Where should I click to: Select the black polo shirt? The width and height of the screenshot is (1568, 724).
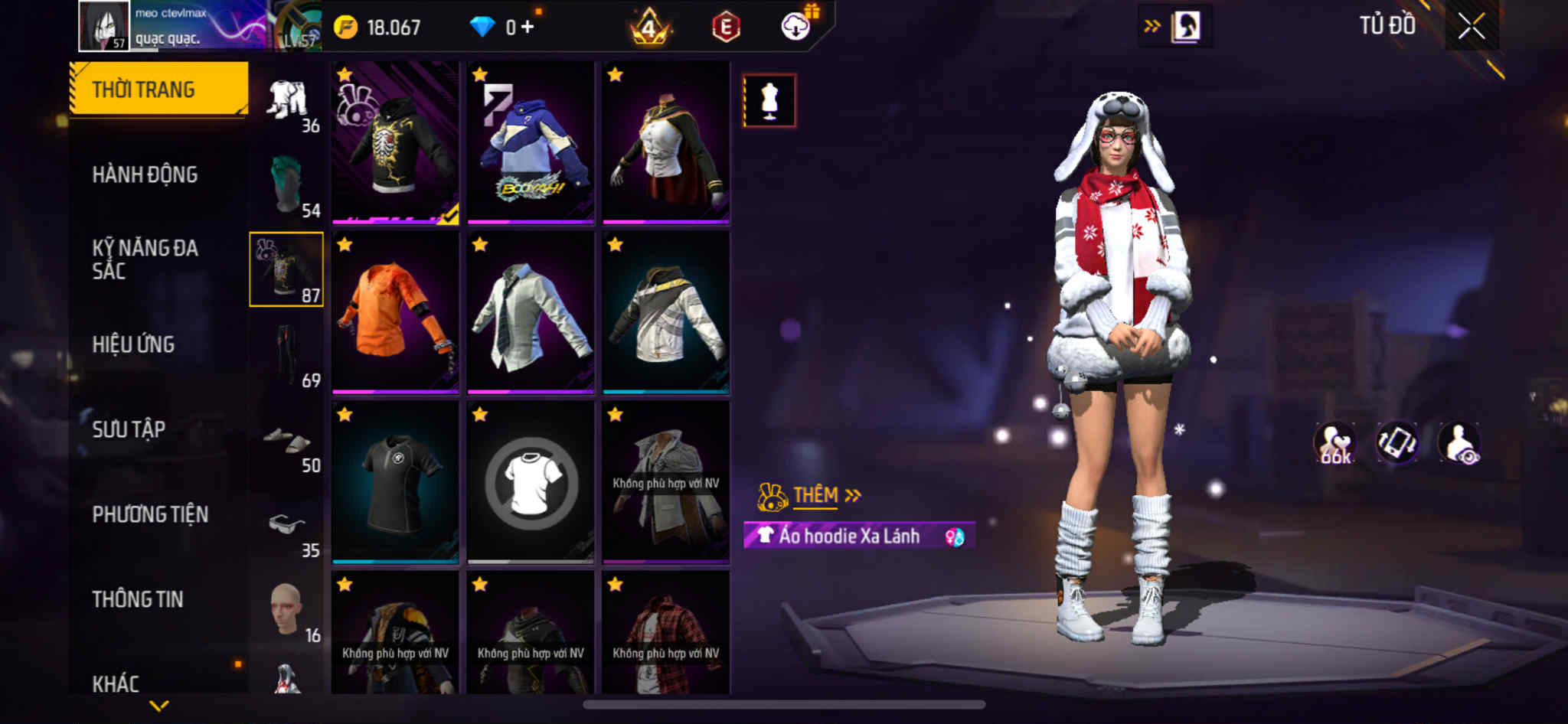395,483
